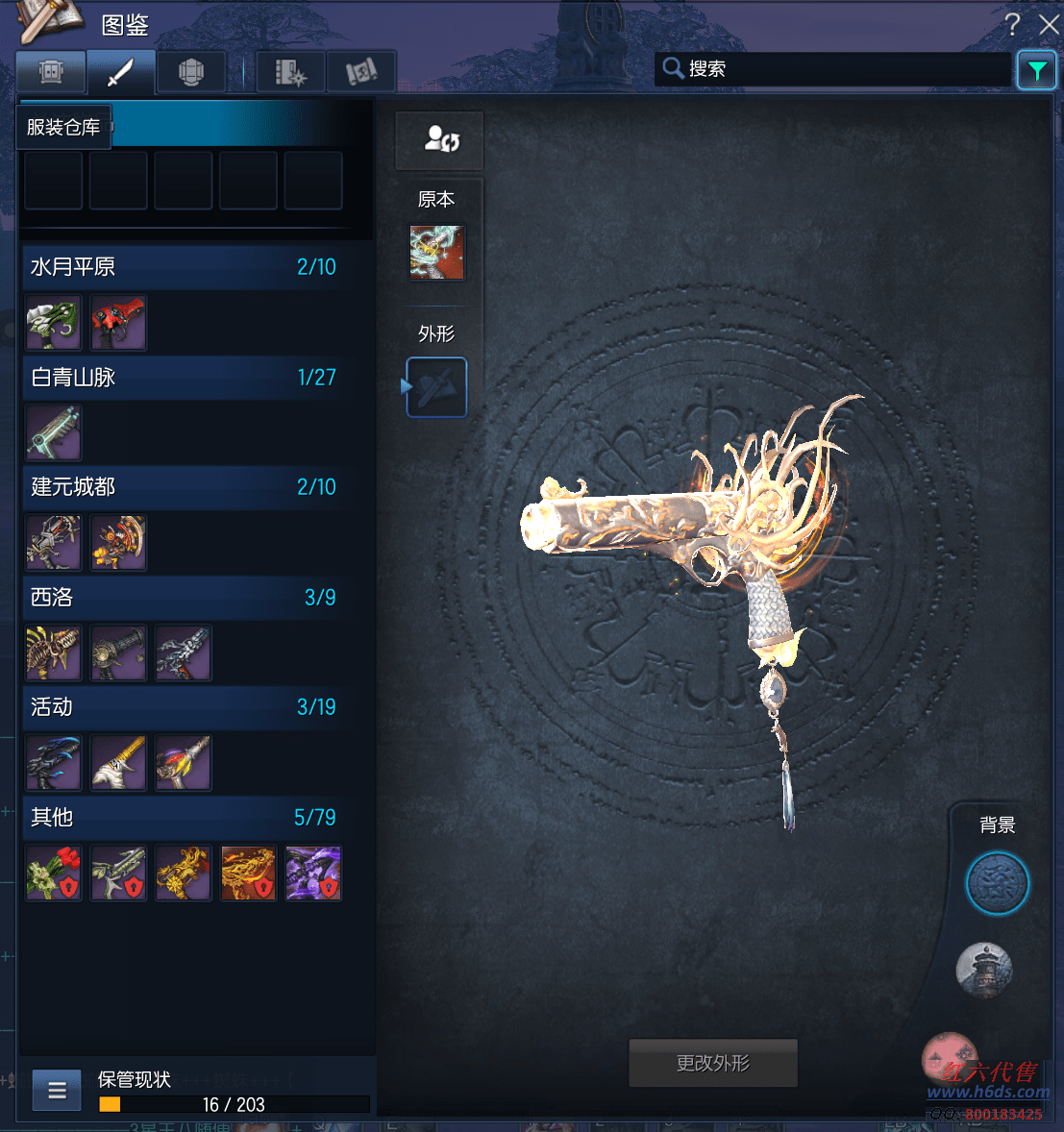1064x1132 pixels.
Task: Expand the 其他 category
Action: pyautogui.click(x=183, y=818)
